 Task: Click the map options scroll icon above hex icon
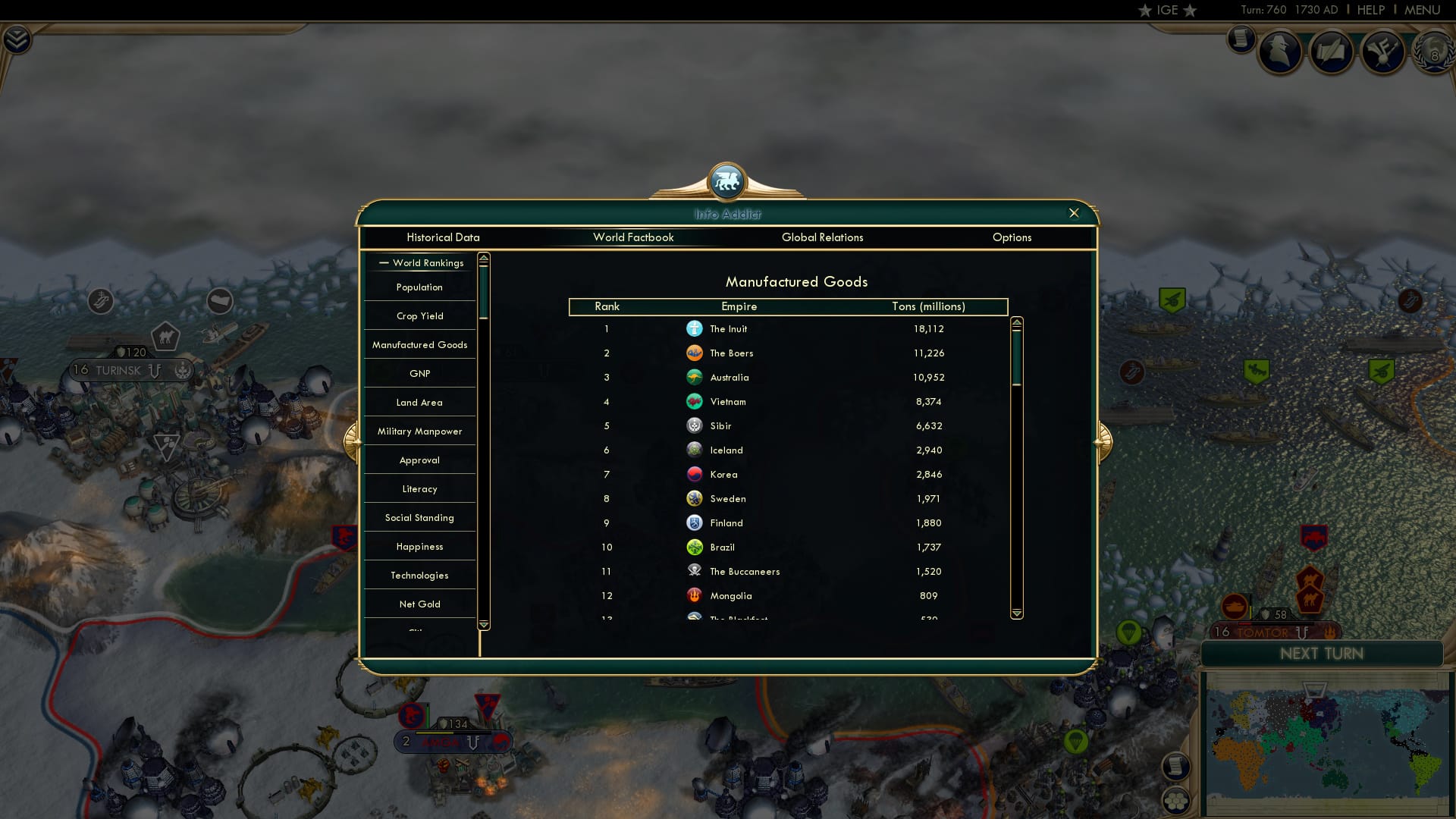[1177, 766]
